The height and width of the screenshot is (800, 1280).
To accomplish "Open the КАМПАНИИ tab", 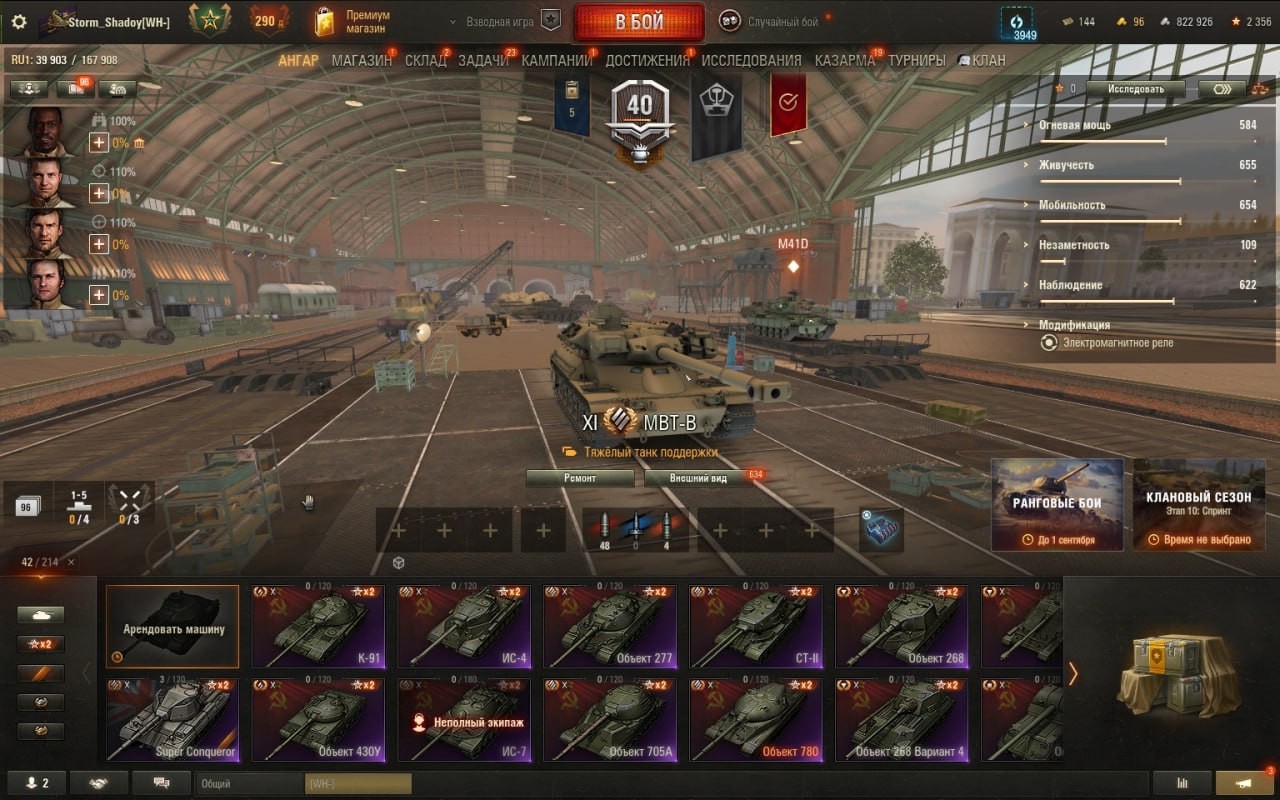I will coord(557,60).
